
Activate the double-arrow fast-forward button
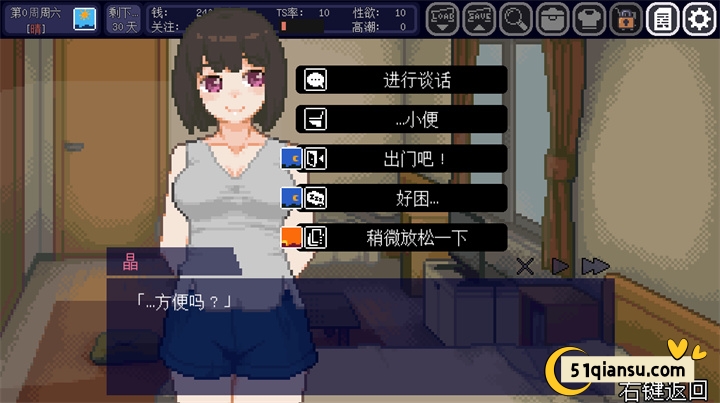point(595,266)
